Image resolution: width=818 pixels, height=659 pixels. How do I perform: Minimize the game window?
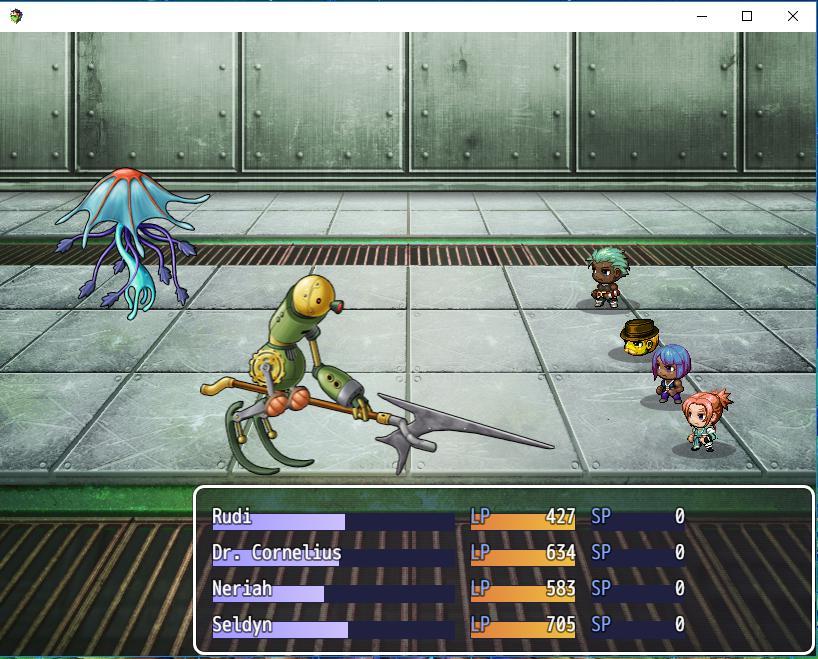click(x=701, y=16)
